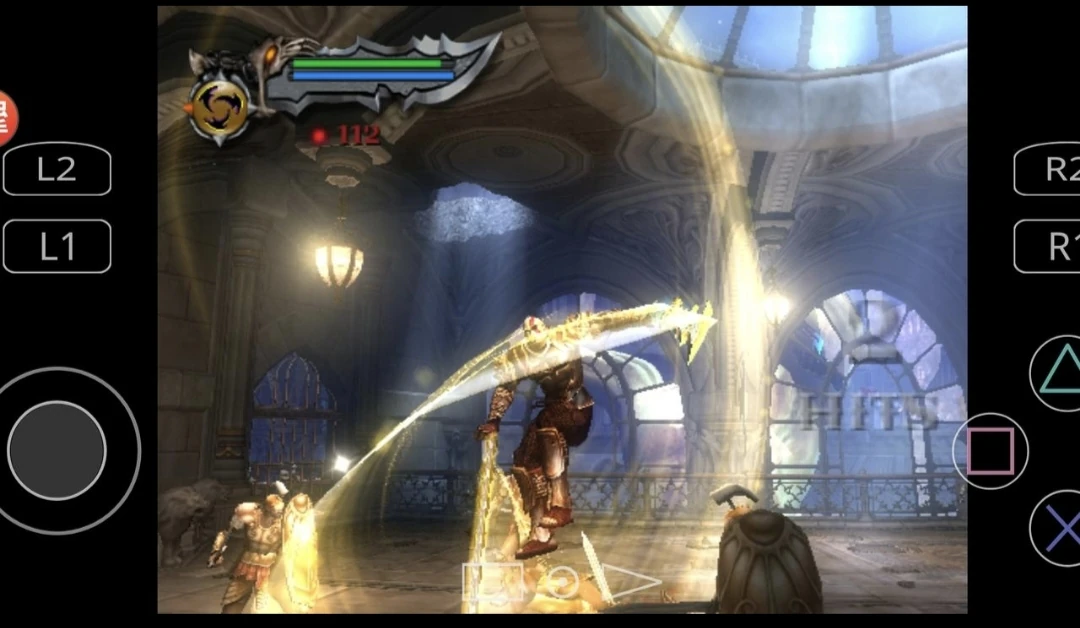Click the virtual analog stick
Viewport: 1080px width, 628px height.
57,450
